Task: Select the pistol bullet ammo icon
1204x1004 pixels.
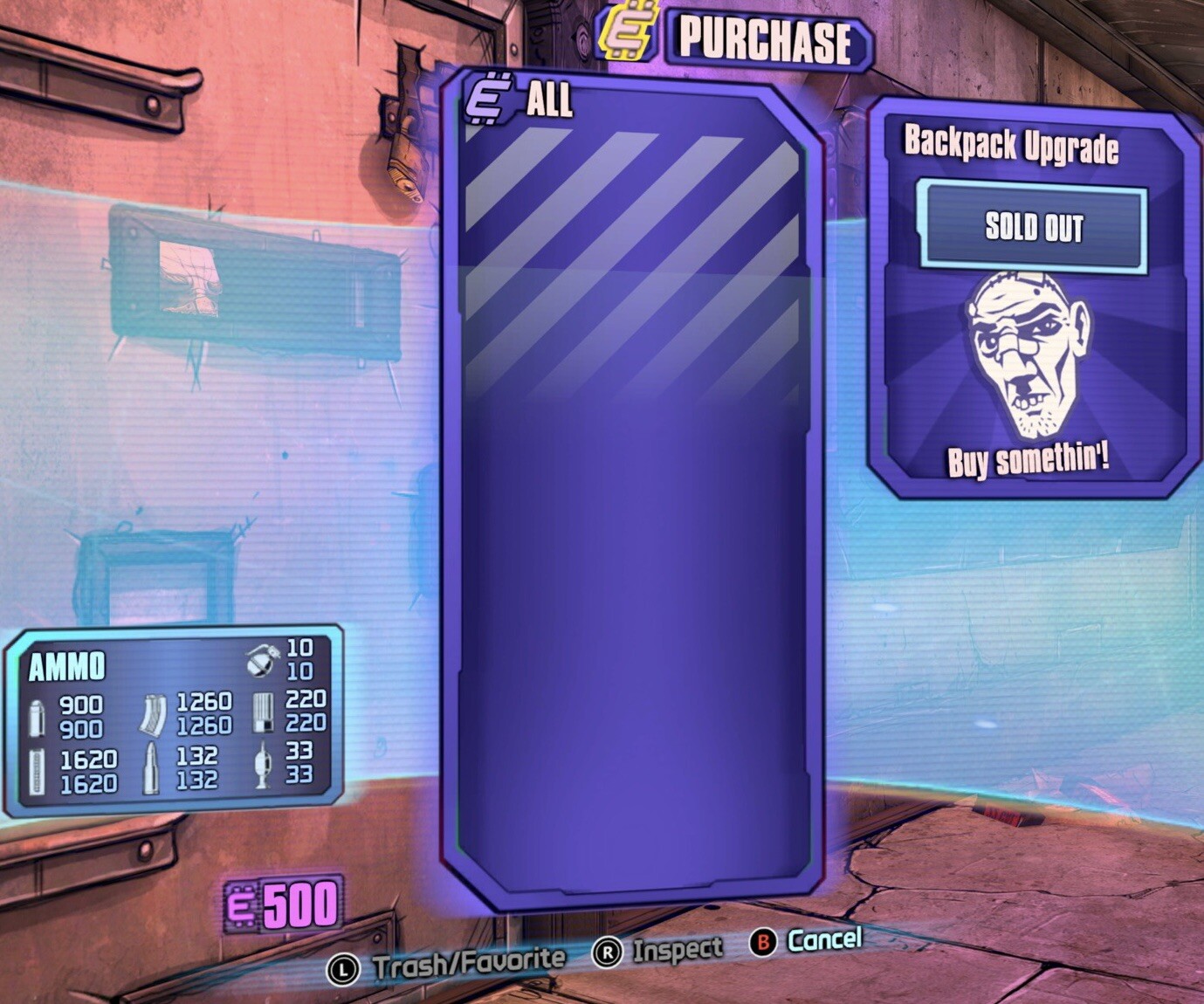Action: coord(37,714)
